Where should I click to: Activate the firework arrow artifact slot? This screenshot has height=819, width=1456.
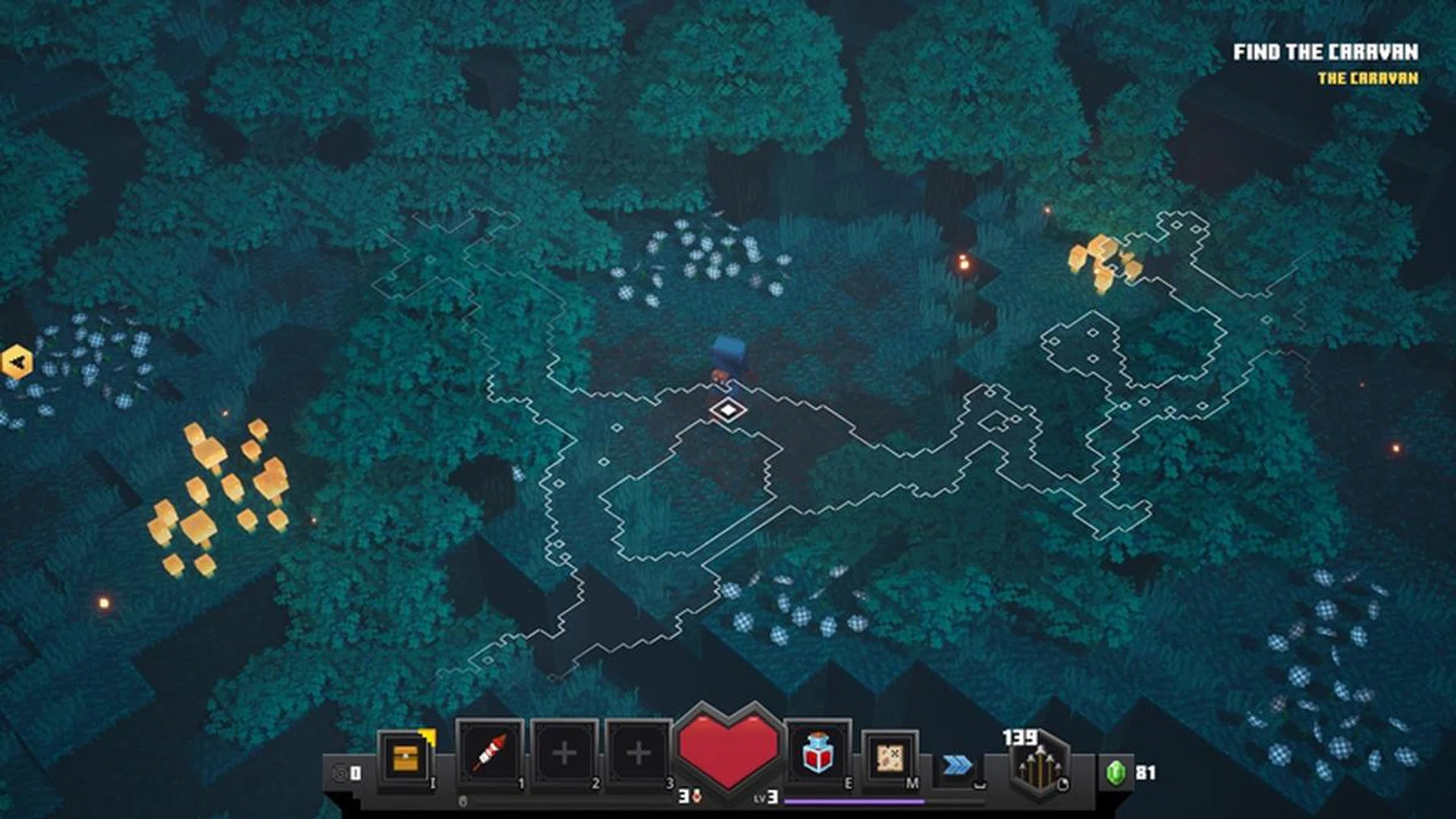[489, 753]
